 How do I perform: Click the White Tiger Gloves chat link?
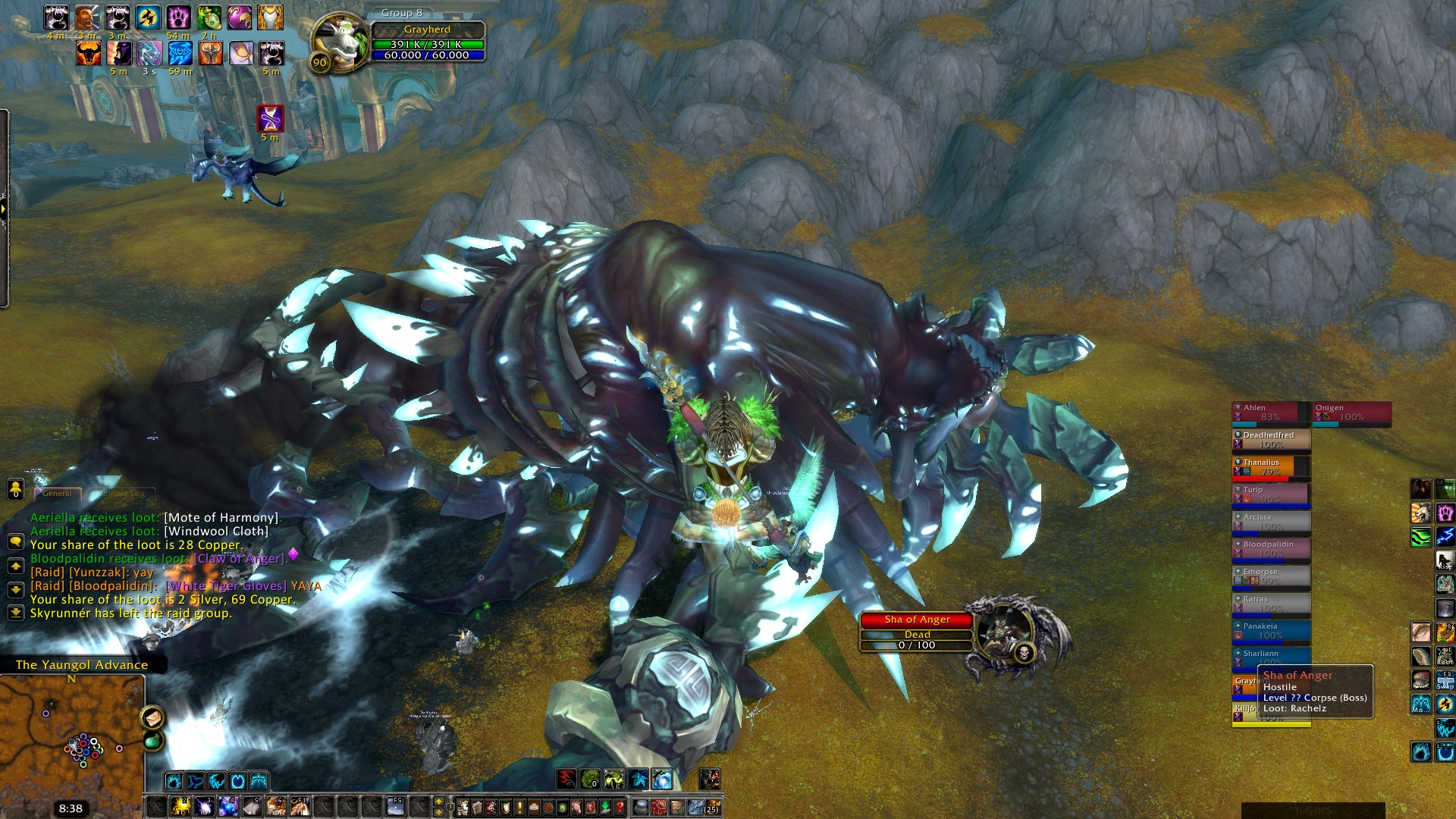[226, 586]
